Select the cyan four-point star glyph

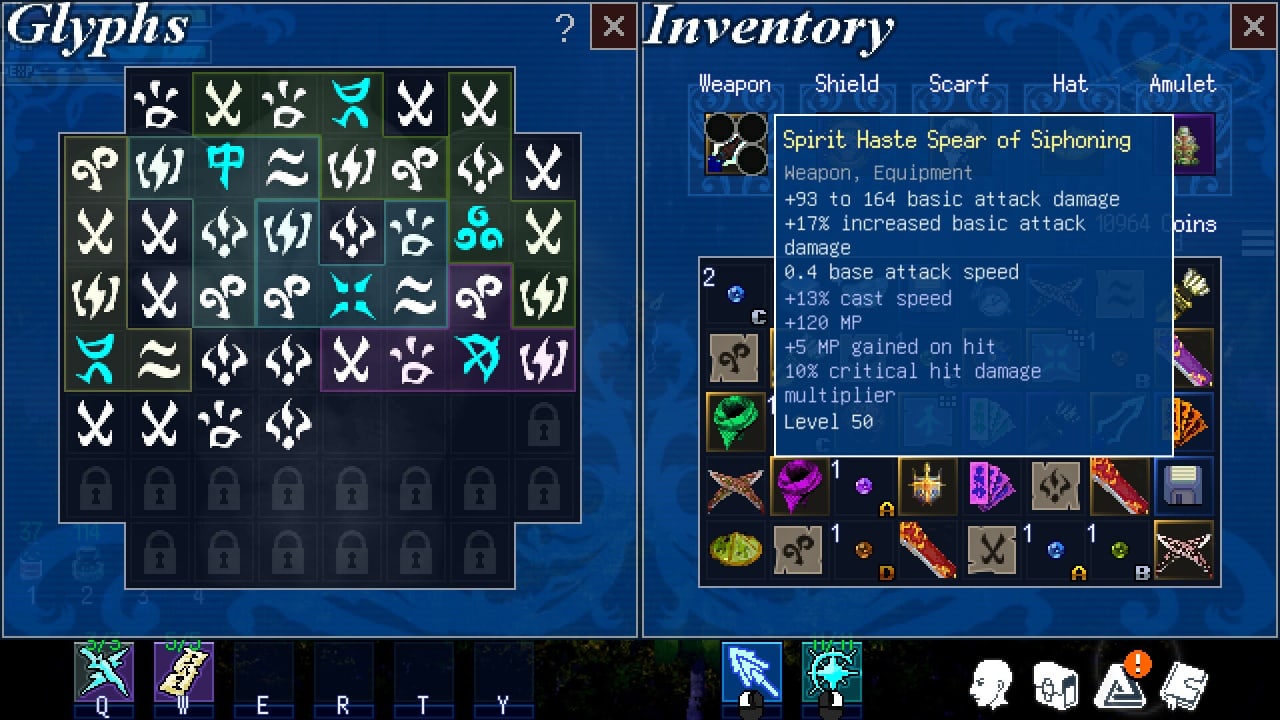351,295
